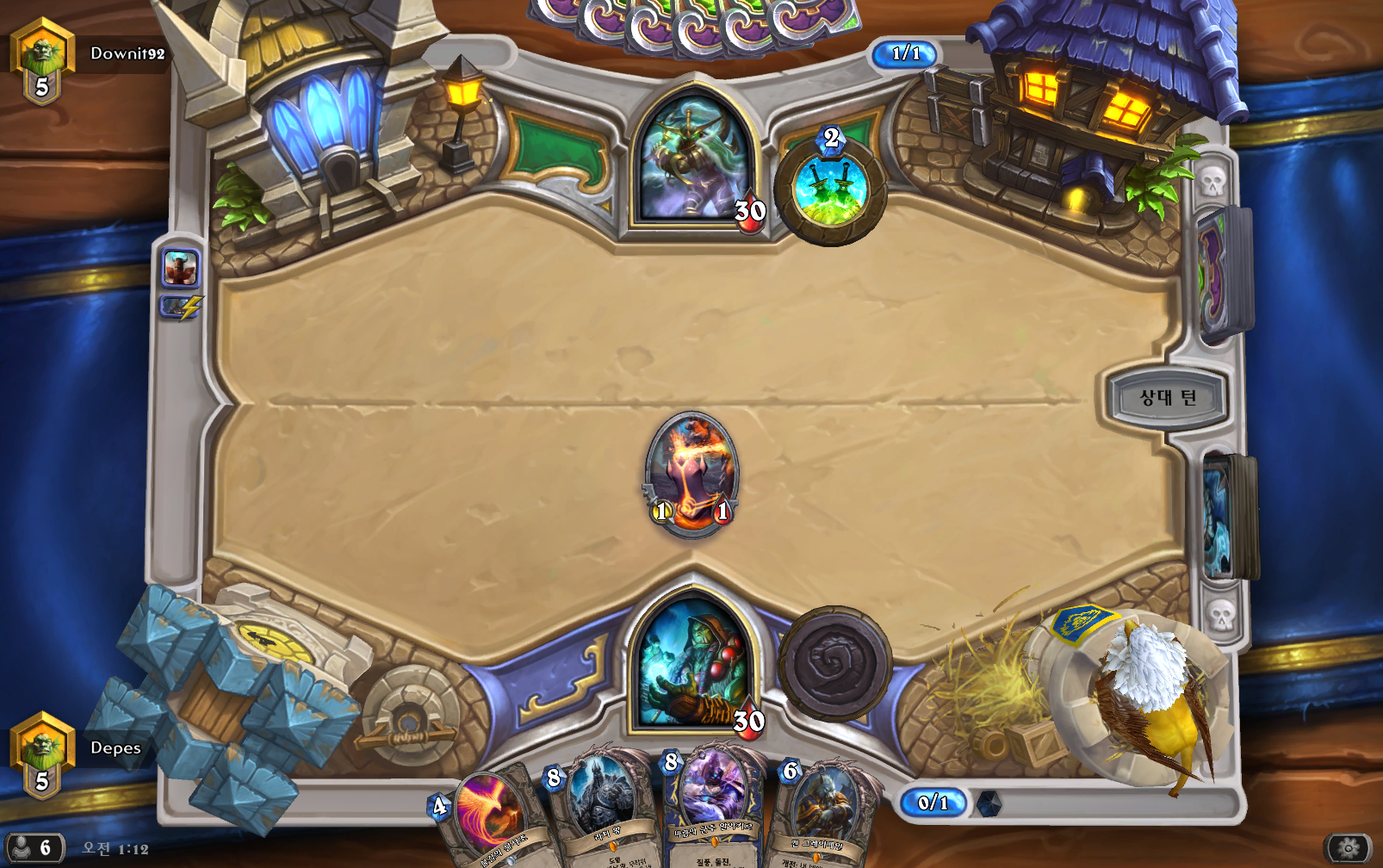Activate your spent hero power button
The image size is (1383, 868).
(834, 662)
